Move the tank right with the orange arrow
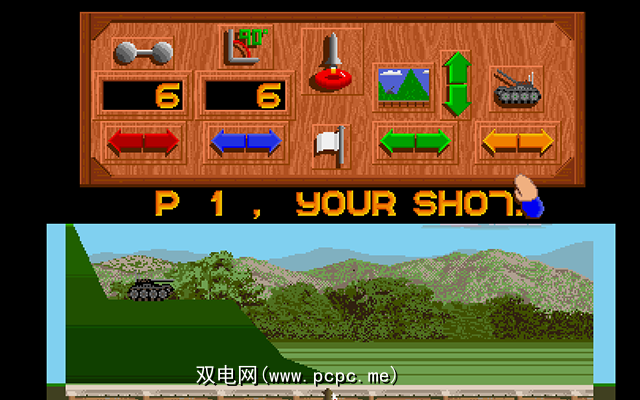Screen dimensions: 640x400 tap(535, 142)
